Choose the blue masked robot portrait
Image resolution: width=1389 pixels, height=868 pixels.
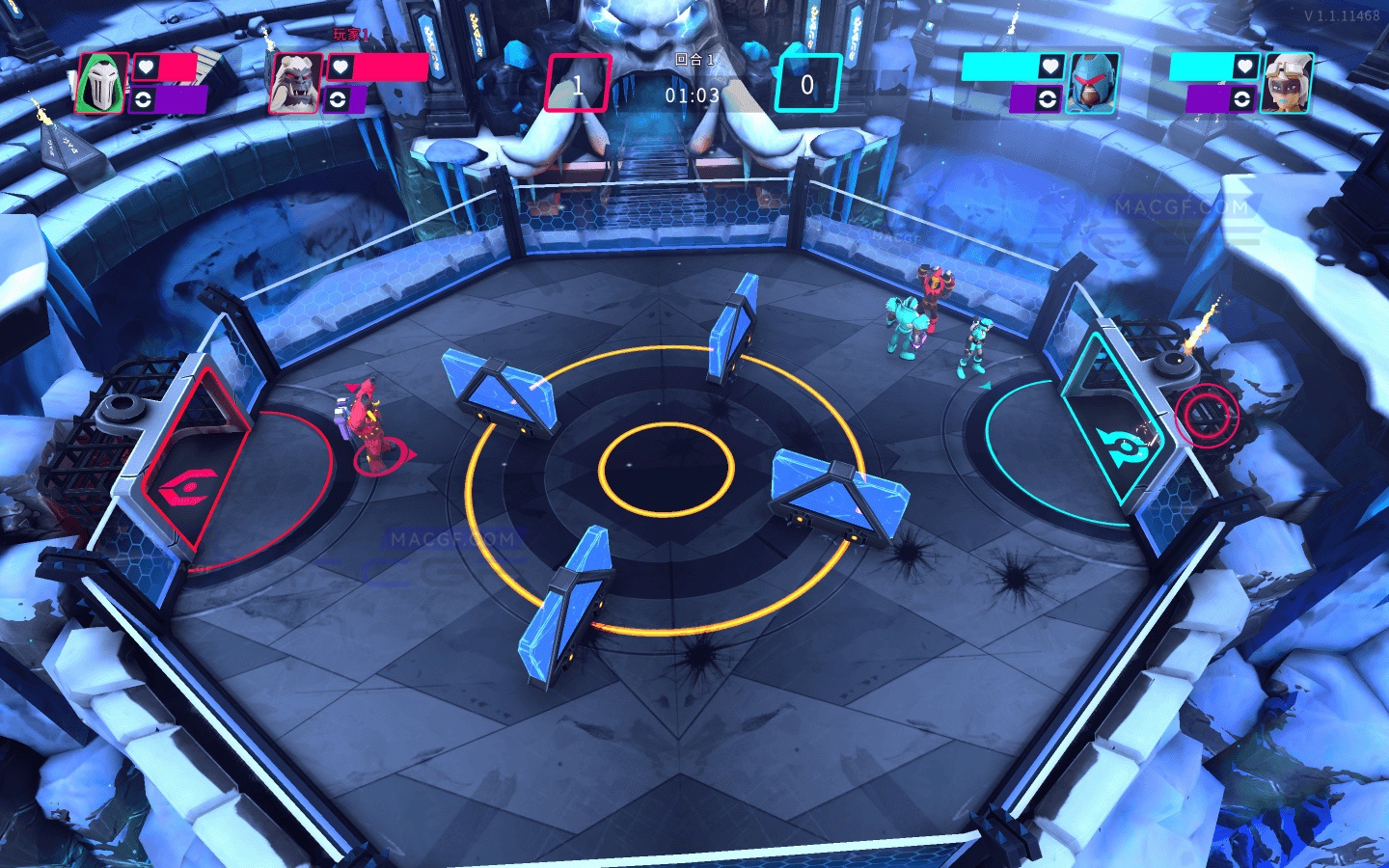tap(1093, 84)
